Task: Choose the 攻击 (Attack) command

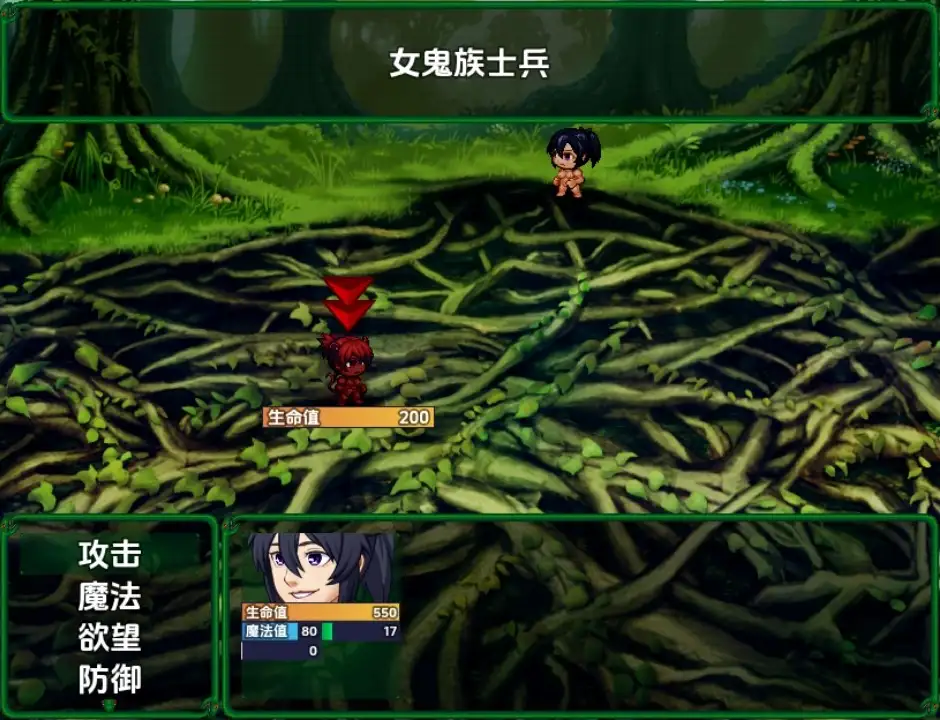Action: tap(110, 553)
